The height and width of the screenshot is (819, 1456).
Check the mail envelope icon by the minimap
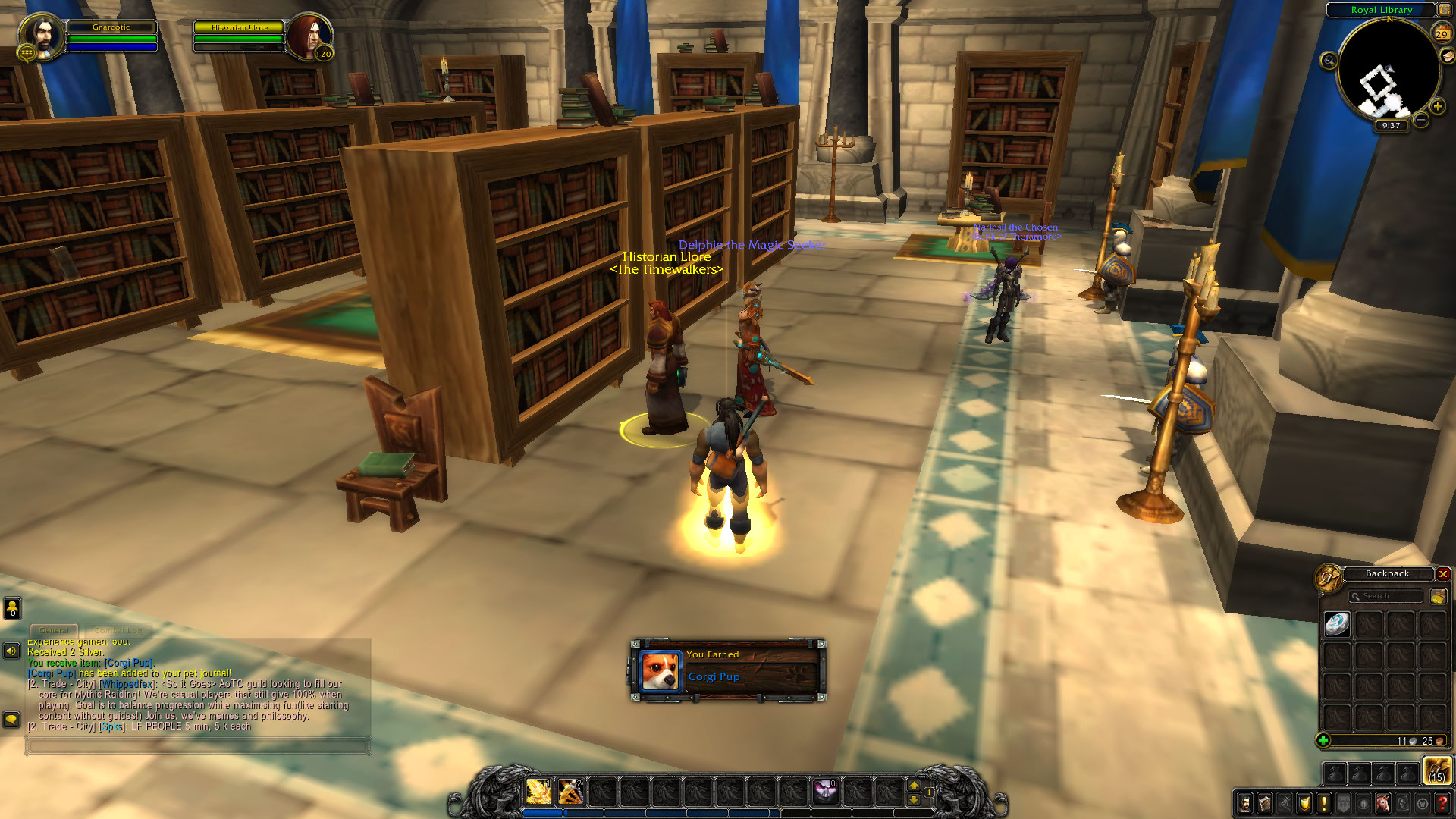[1447, 56]
